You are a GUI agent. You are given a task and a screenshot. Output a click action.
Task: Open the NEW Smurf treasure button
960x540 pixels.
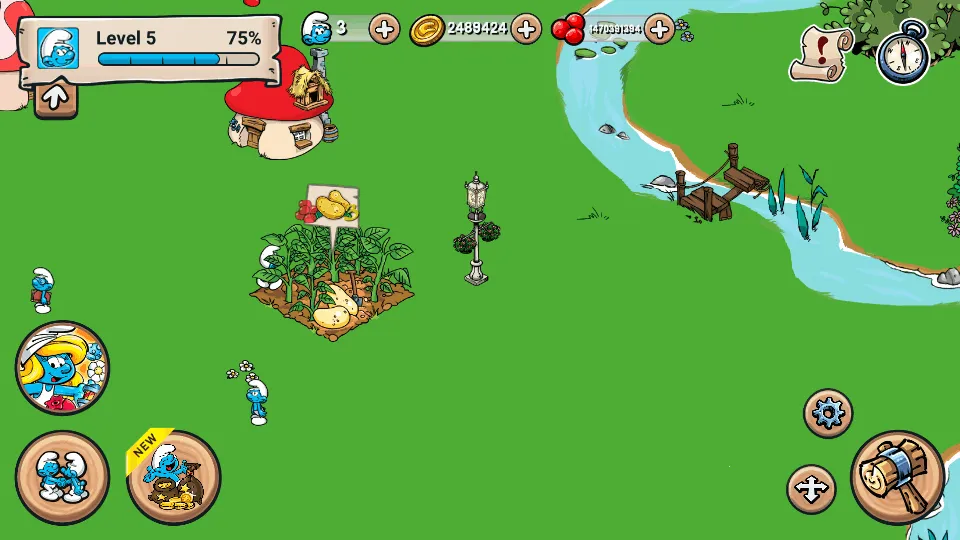pyautogui.click(x=173, y=477)
